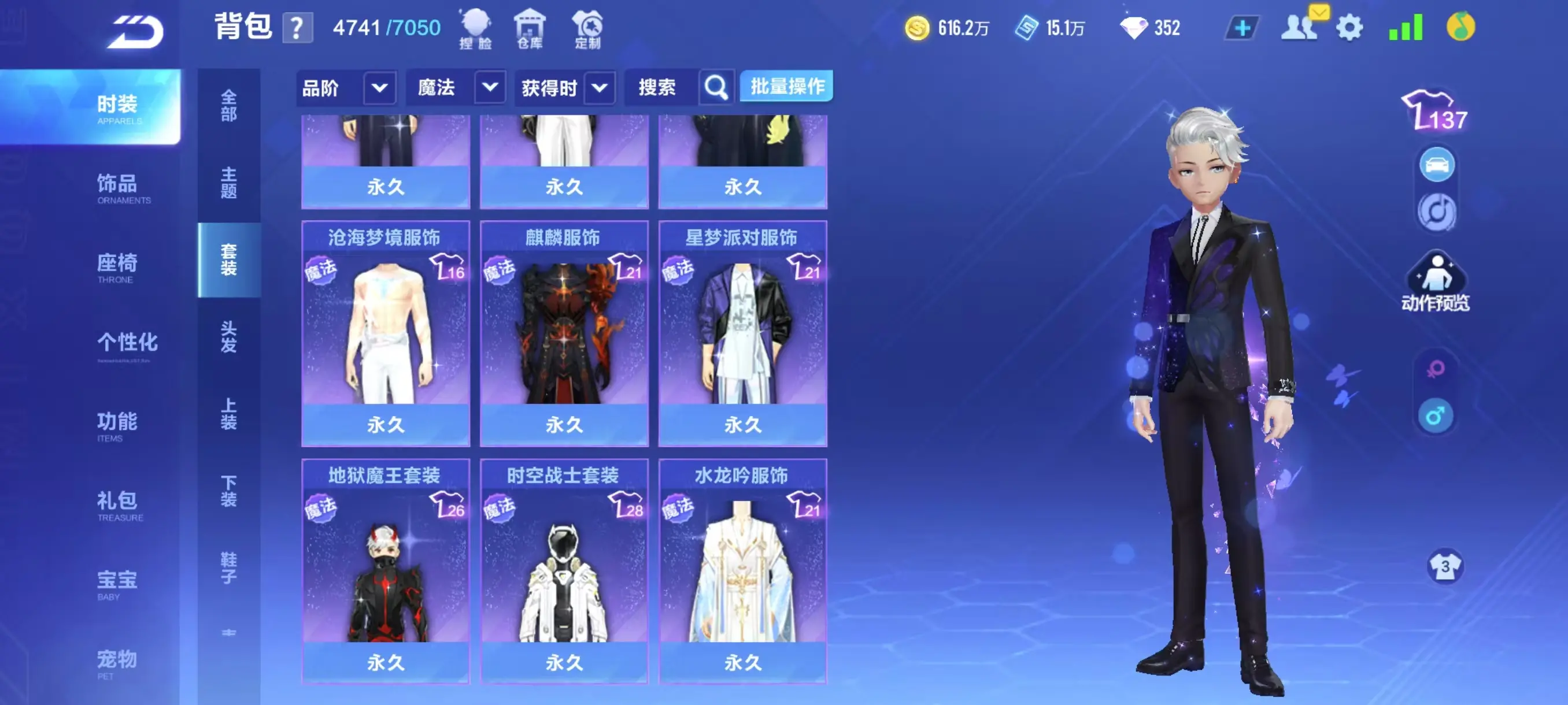
Task: Switch to the 饰品 ornaments tab
Action: [119, 186]
